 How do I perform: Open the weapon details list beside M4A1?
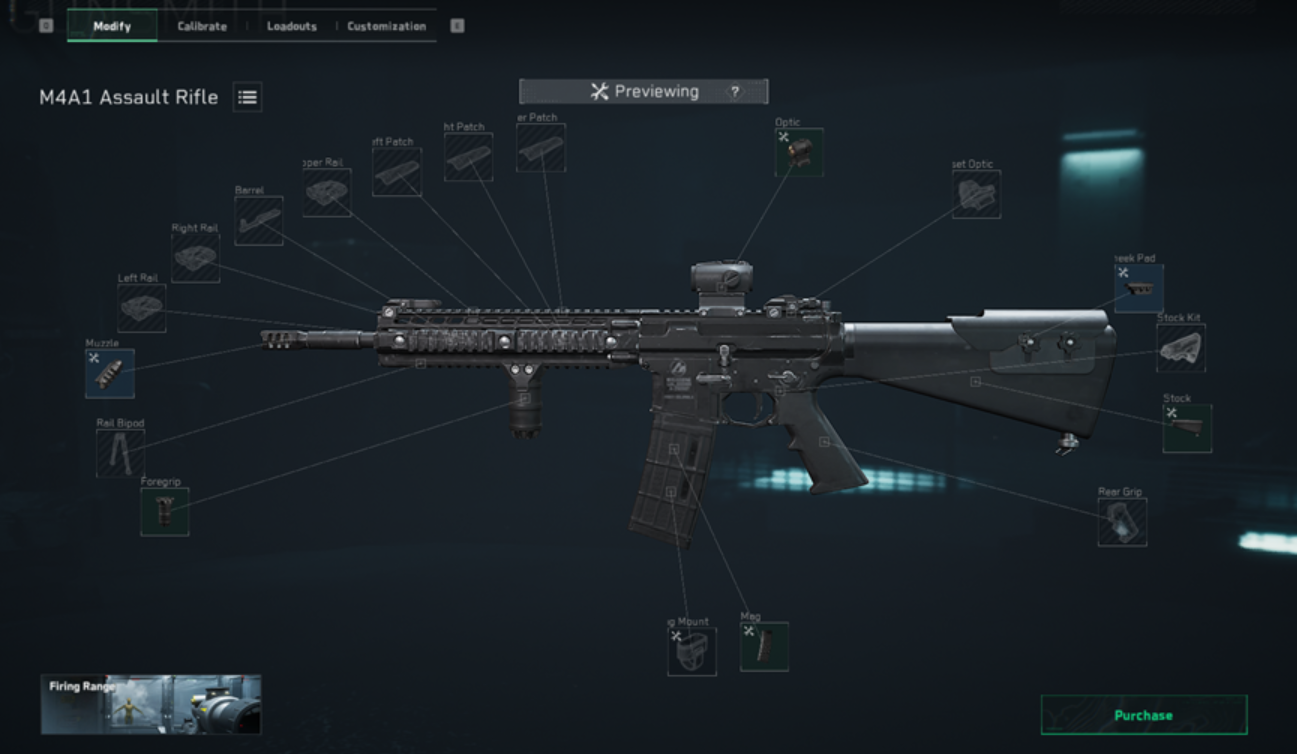(x=247, y=97)
